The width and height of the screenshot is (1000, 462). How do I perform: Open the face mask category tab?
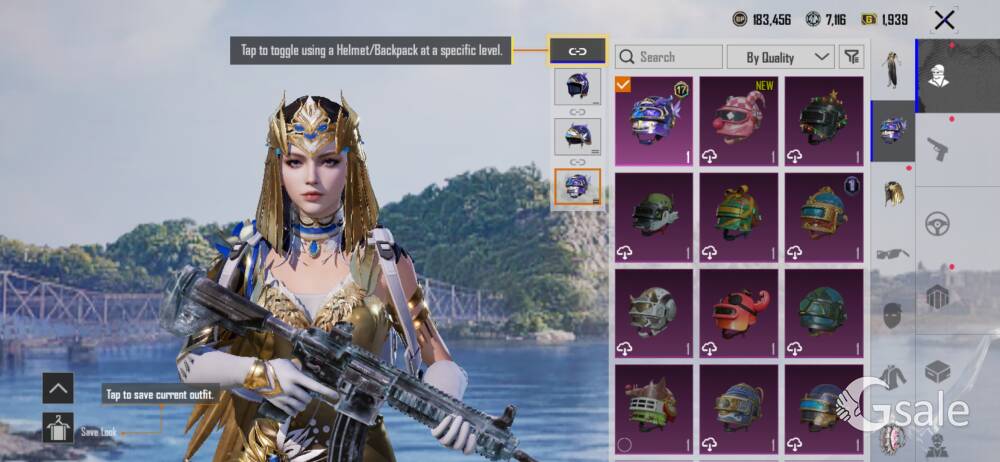tap(892, 315)
